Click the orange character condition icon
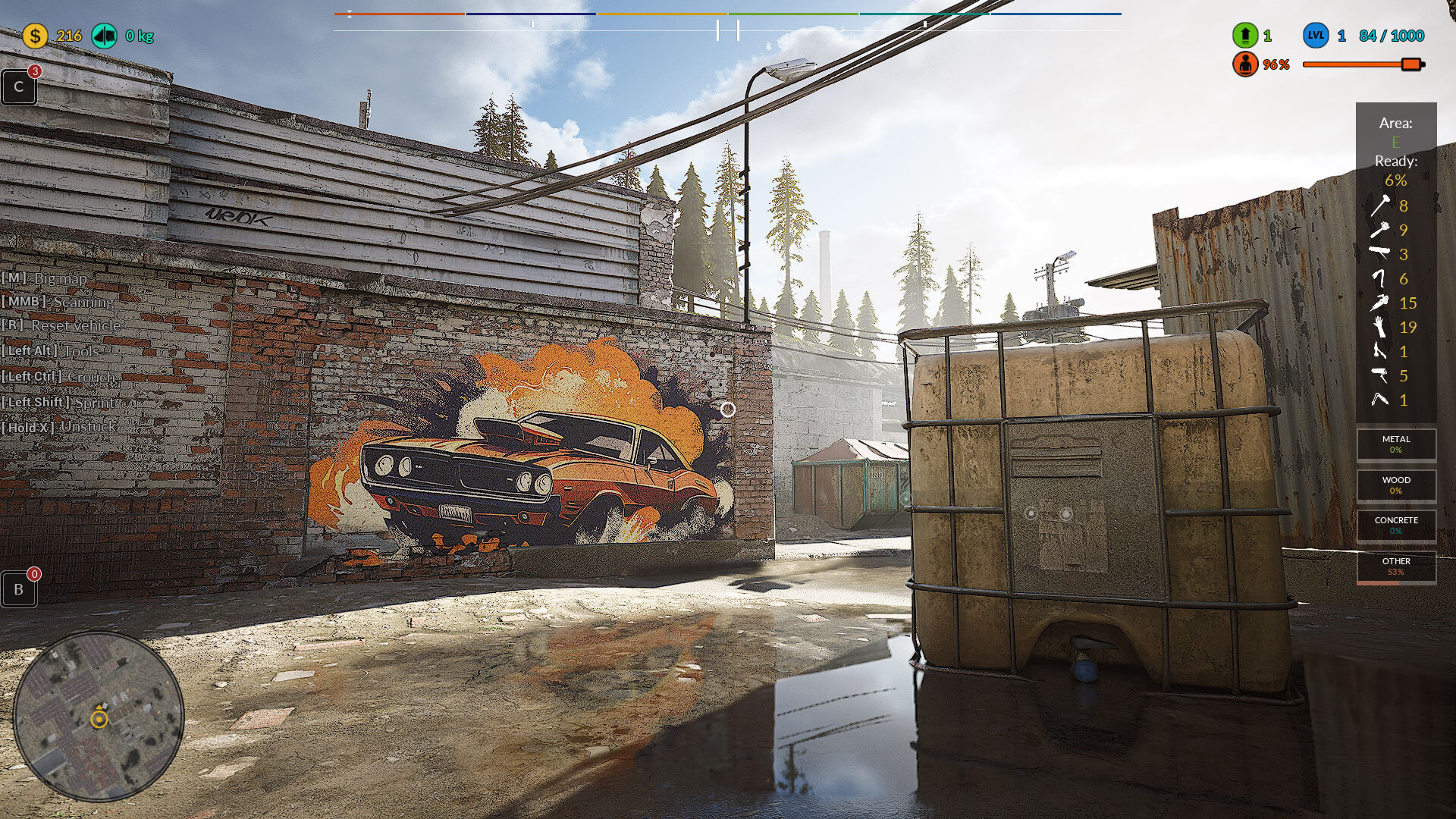The height and width of the screenshot is (819, 1456). point(1244,64)
